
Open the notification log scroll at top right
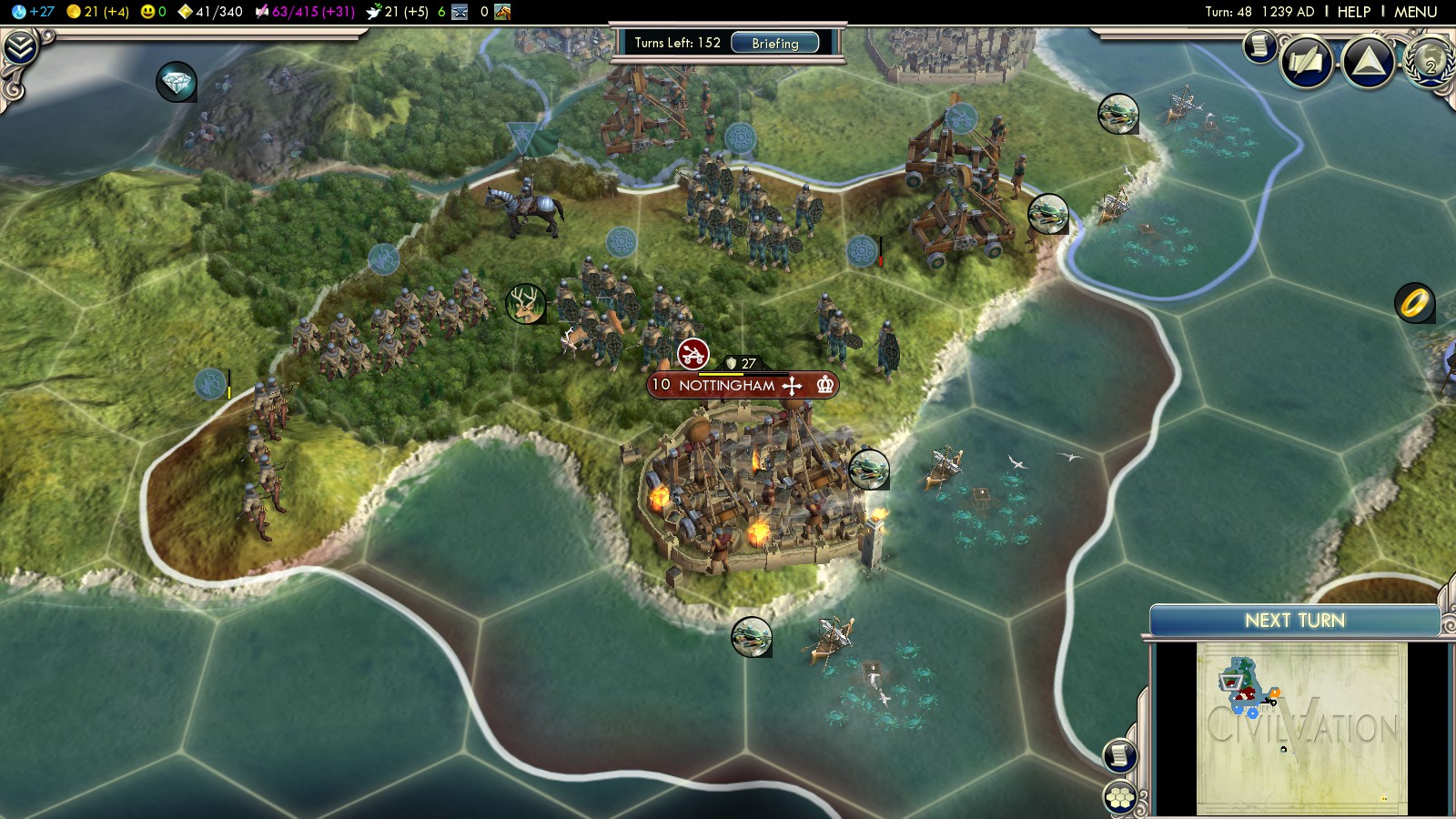pos(1259,45)
